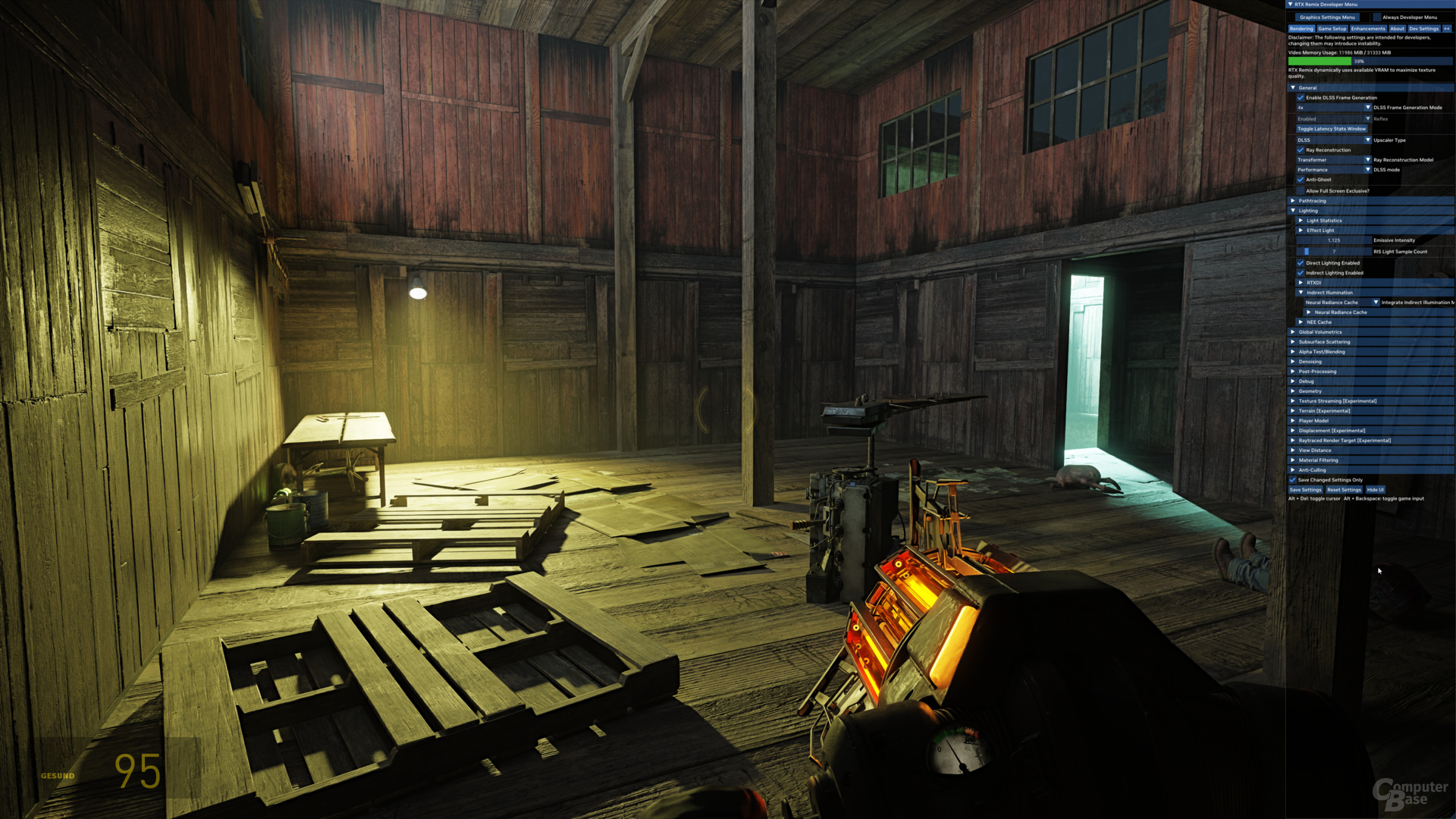Image resolution: width=1456 pixels, height=819 pixels.
Task: Enable Allow Full Screen Exclusive
Action: coord(1301,191)
